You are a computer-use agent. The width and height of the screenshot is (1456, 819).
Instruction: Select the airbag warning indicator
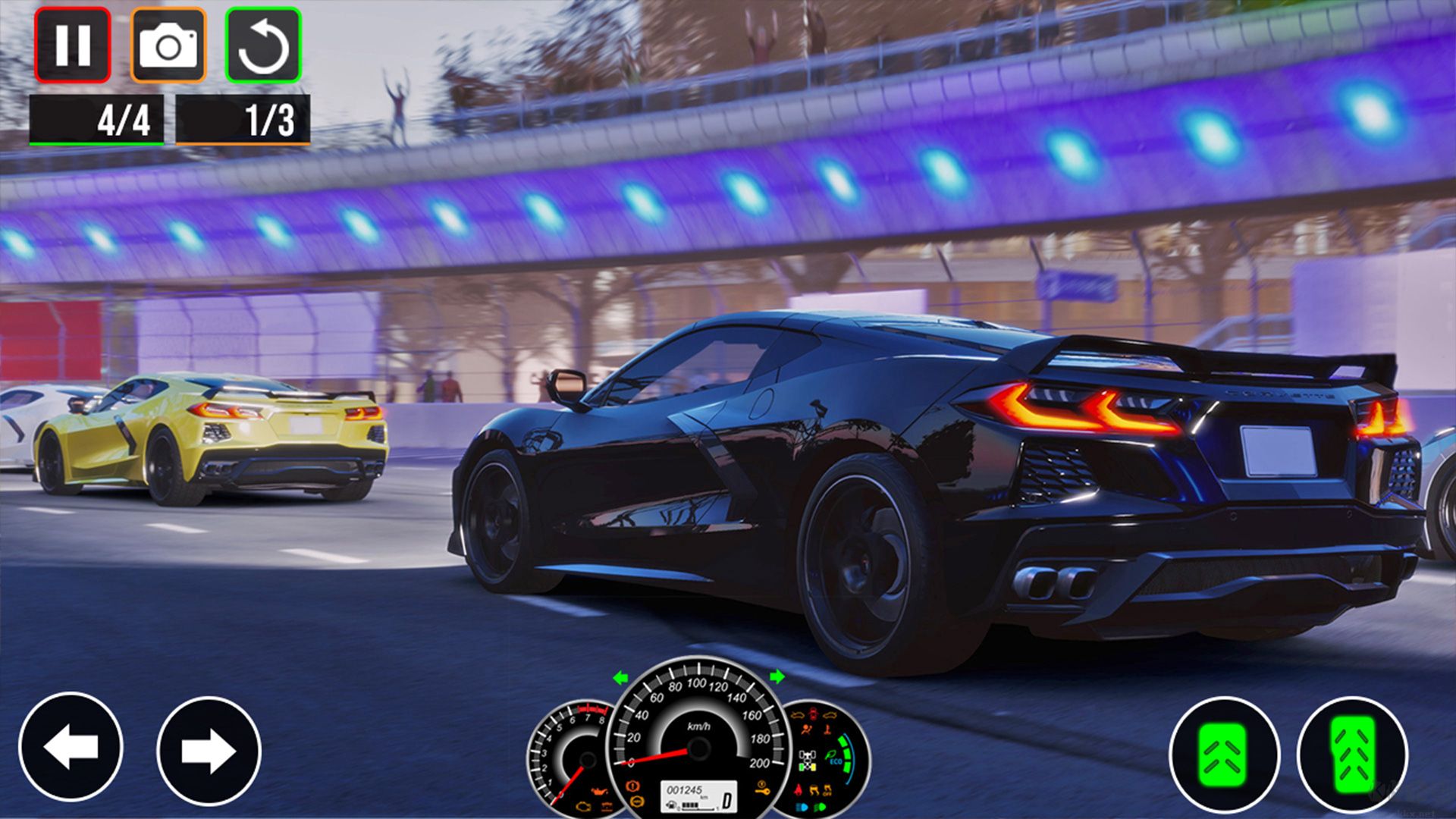pyautogui.click(x=805, y=730)
